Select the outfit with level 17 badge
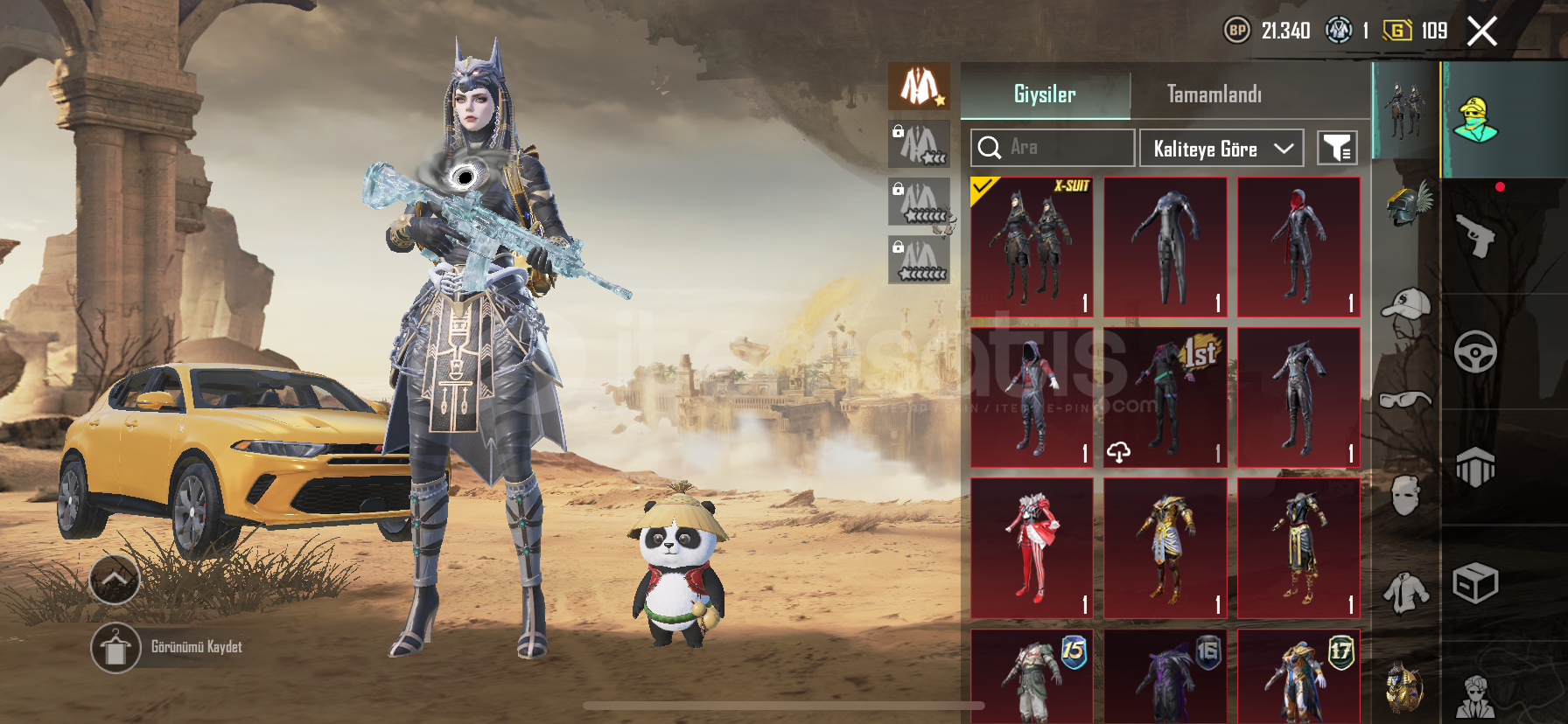The image size is (1568, 724). tap(1298, 677)
